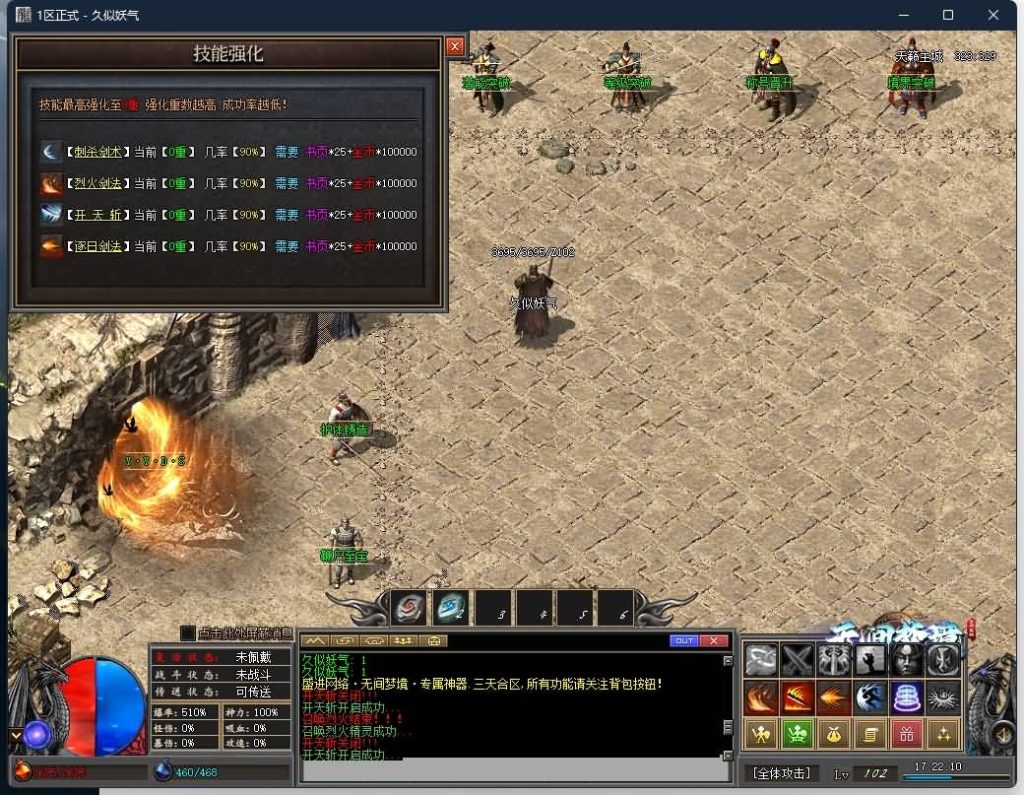The image size is (1024, 795).
Task: Enhance the 刺杀剑术 skill
Action: coord(98,153)
